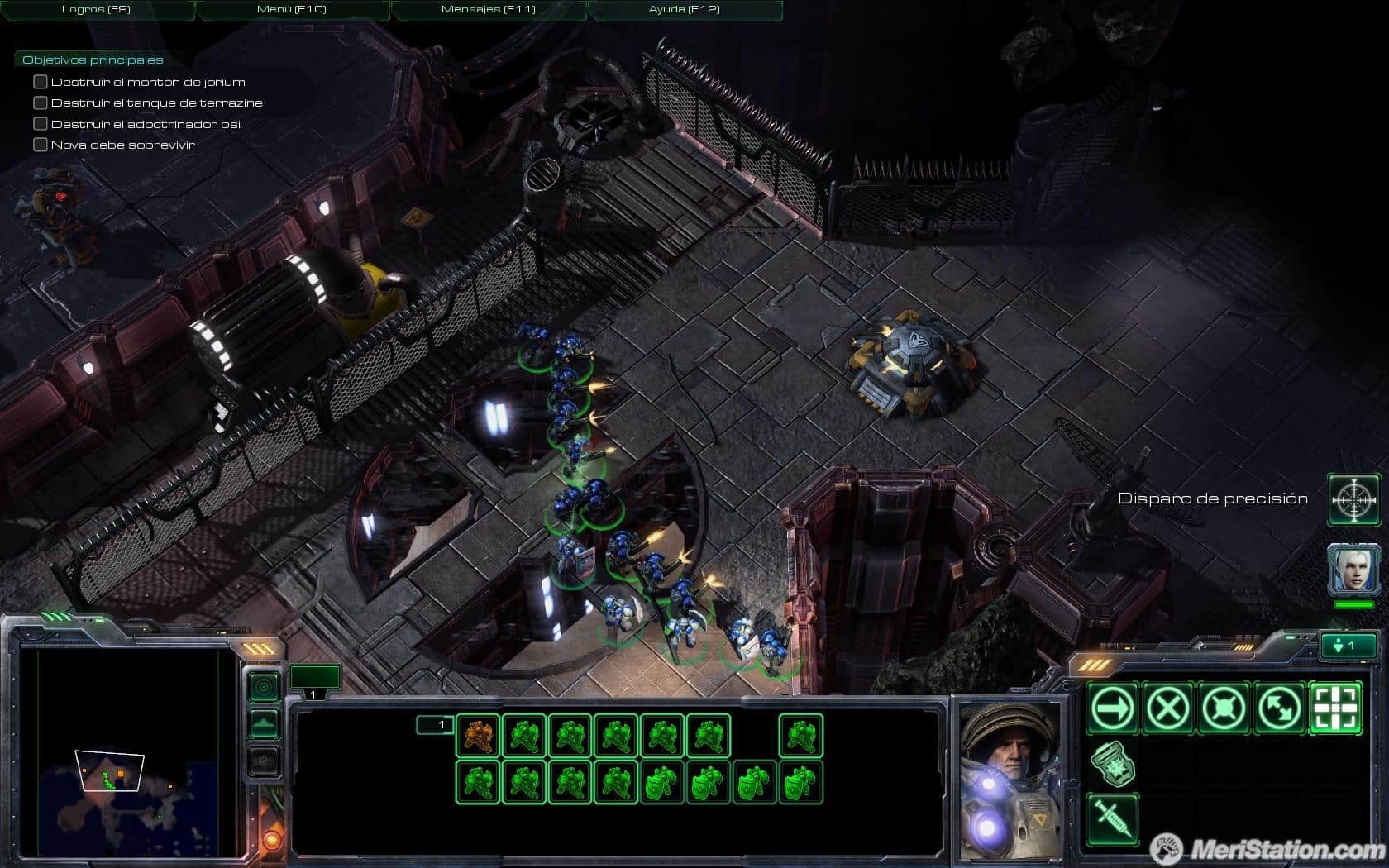Issue the Move command arrow
The height and width of the screenshot is (868, 1389).
[x=1113, y=708]
